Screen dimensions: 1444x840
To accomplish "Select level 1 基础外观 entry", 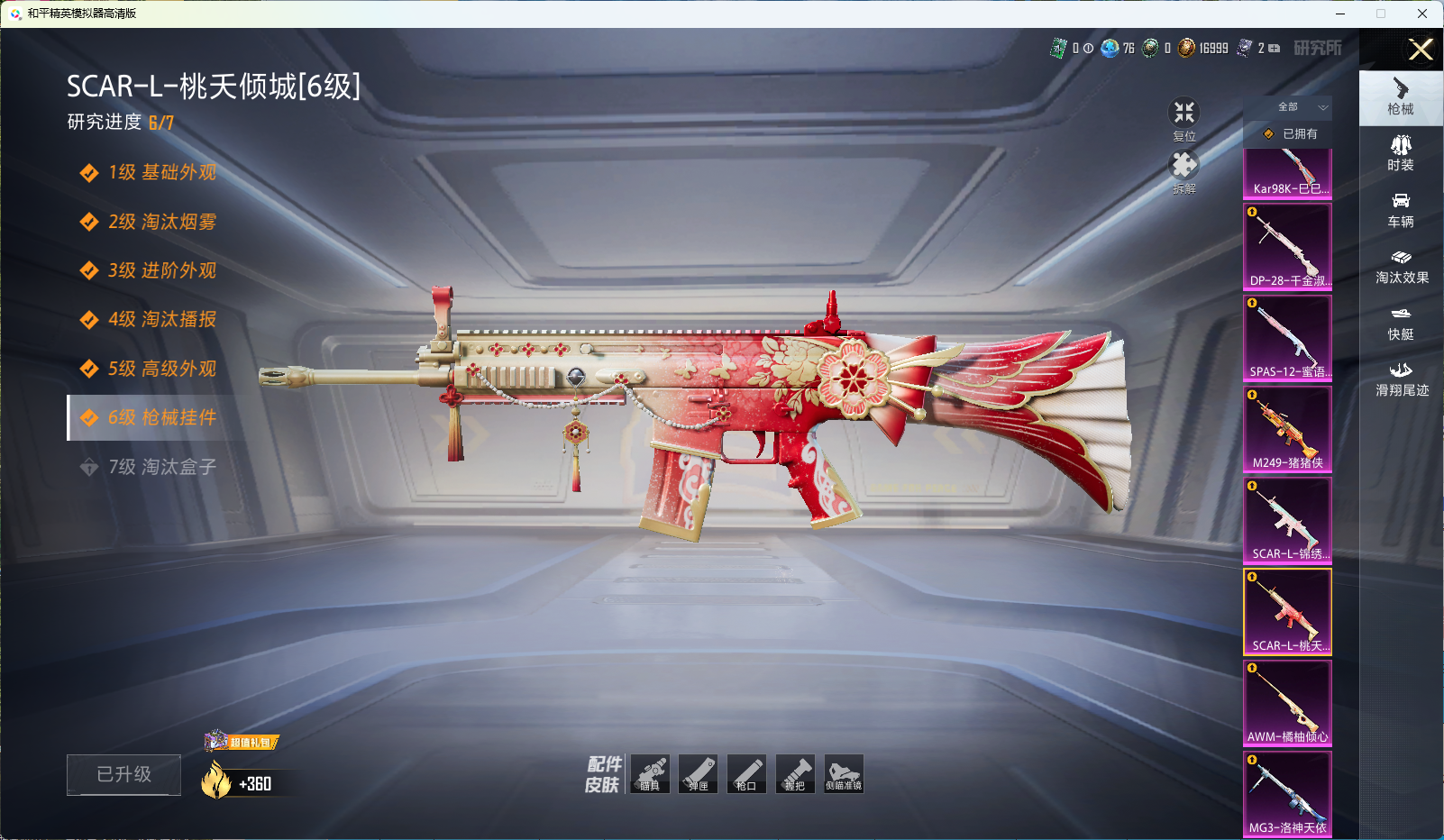I will (x=162, y=172).
